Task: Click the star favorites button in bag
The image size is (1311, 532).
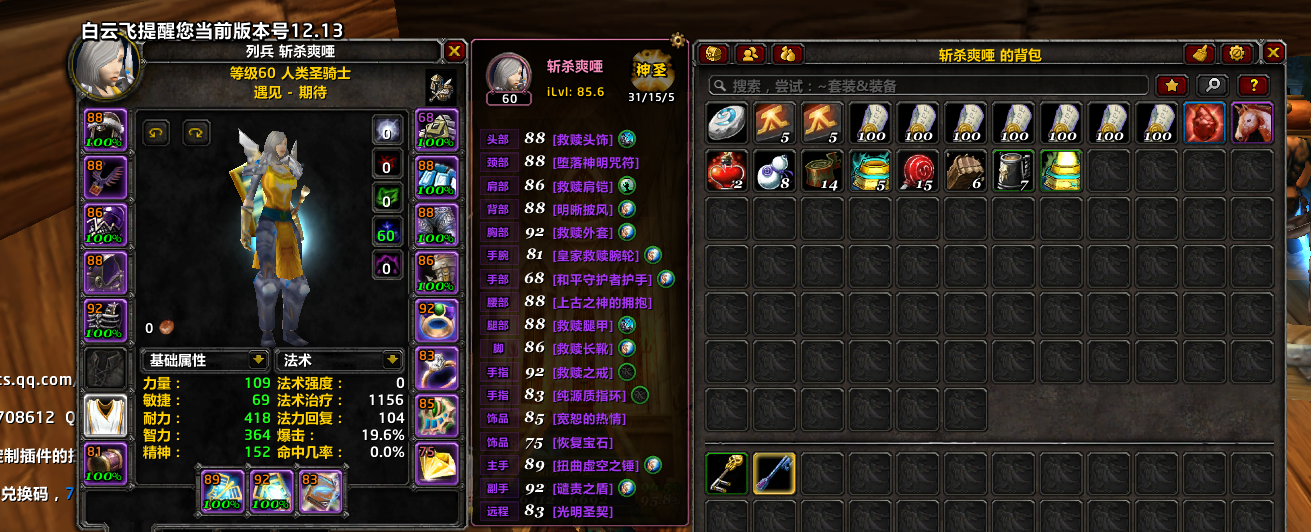Action: pos(1172,86)
